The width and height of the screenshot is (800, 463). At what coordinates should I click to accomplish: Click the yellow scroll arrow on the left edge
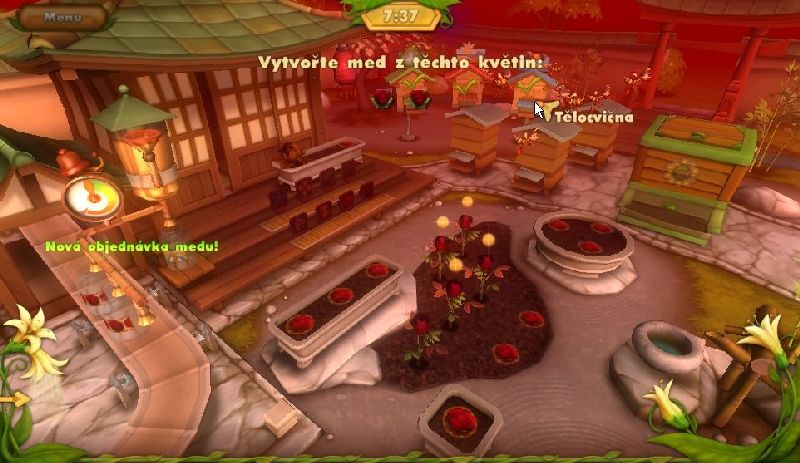(15, 399)
